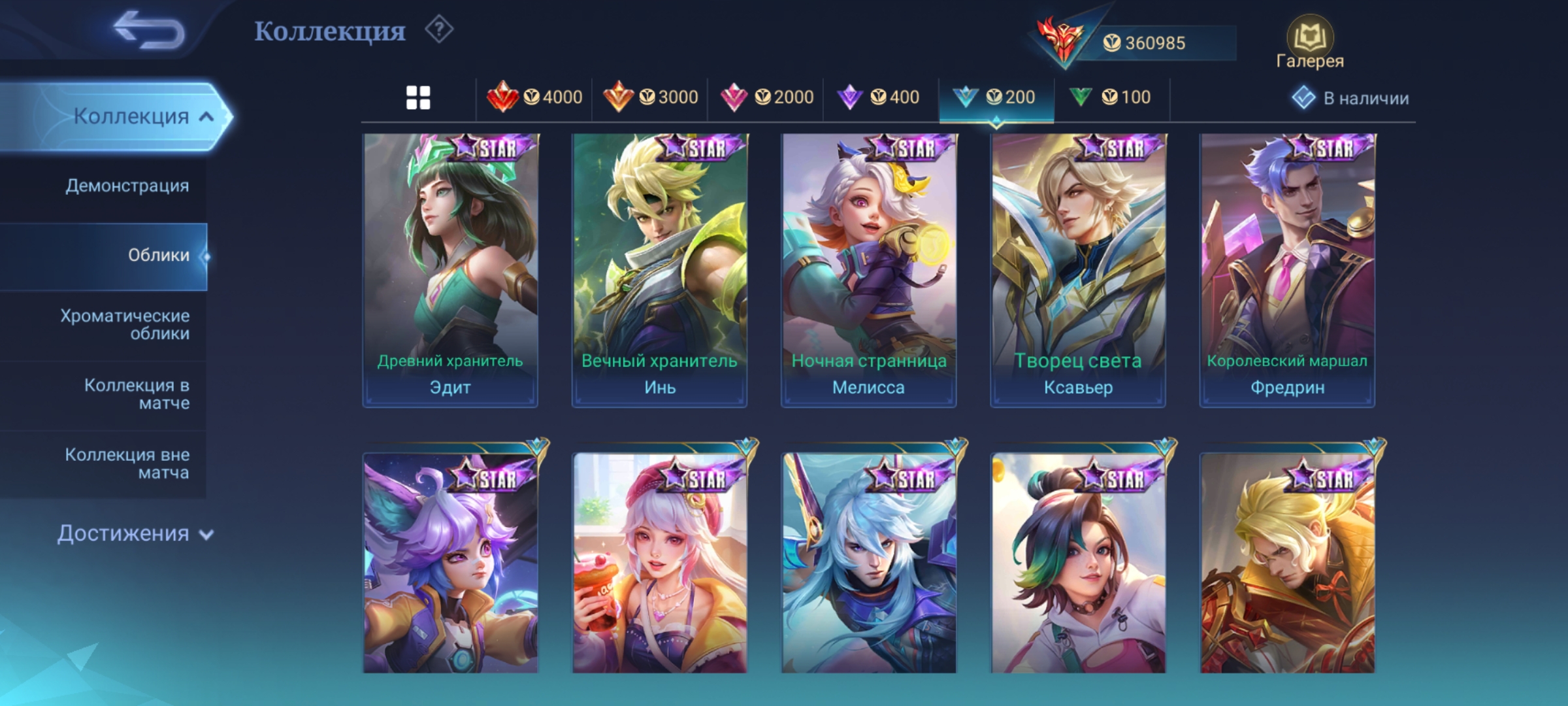1568x706 pixels.
Task: Select the Эдит Древний хранитель skin card
Action: 450,271
